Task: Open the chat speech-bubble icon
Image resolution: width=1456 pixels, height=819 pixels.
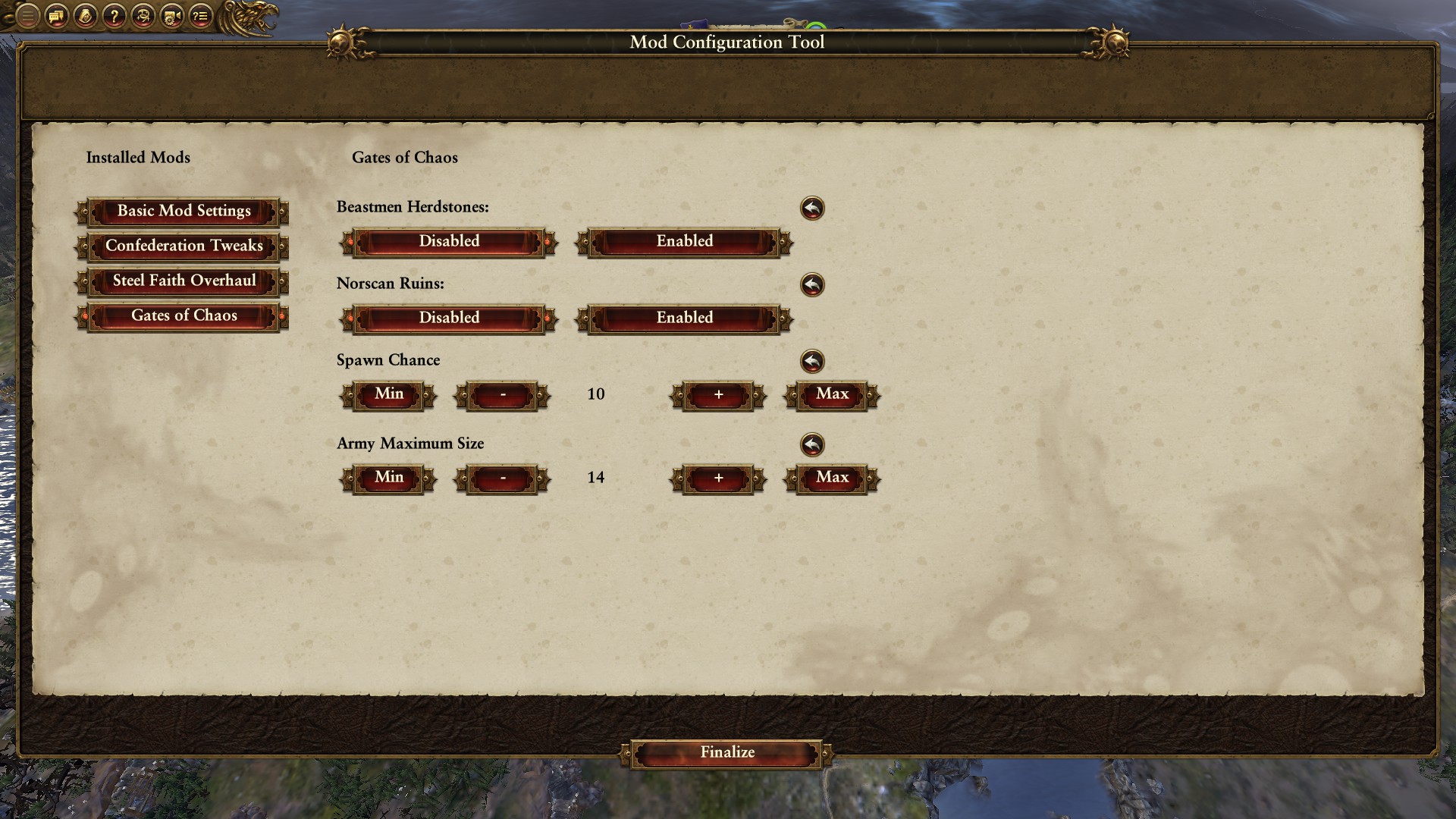Action: (x=57, y=15)
